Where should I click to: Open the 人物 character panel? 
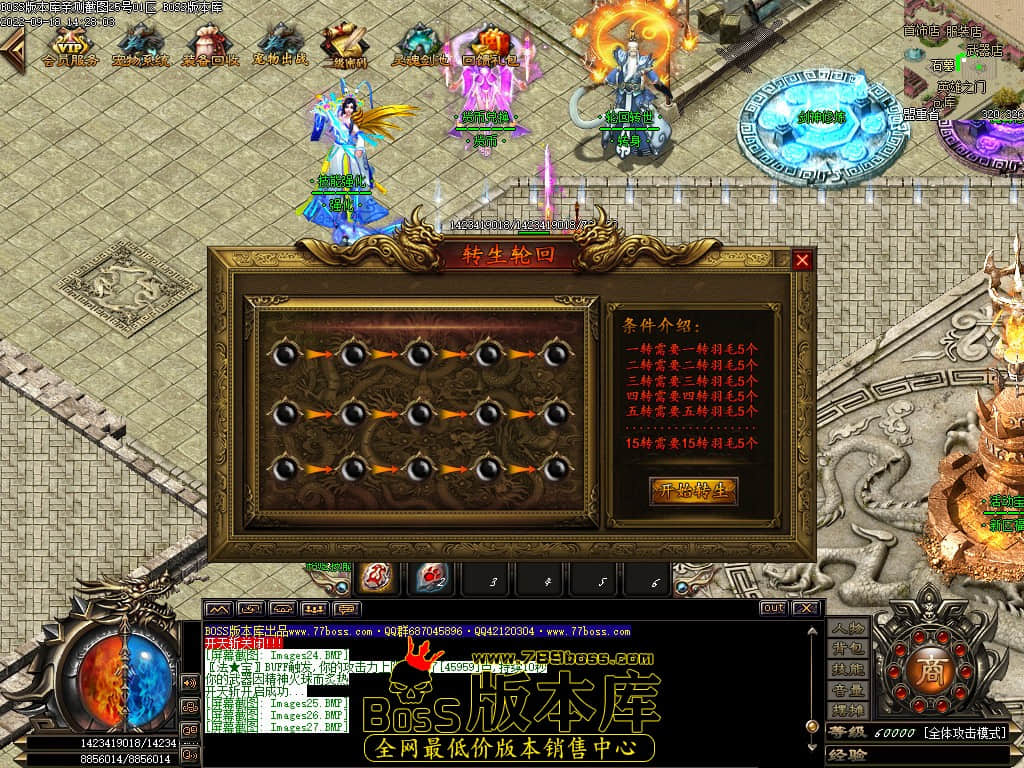pyautogui.click(x=848, y=628)
